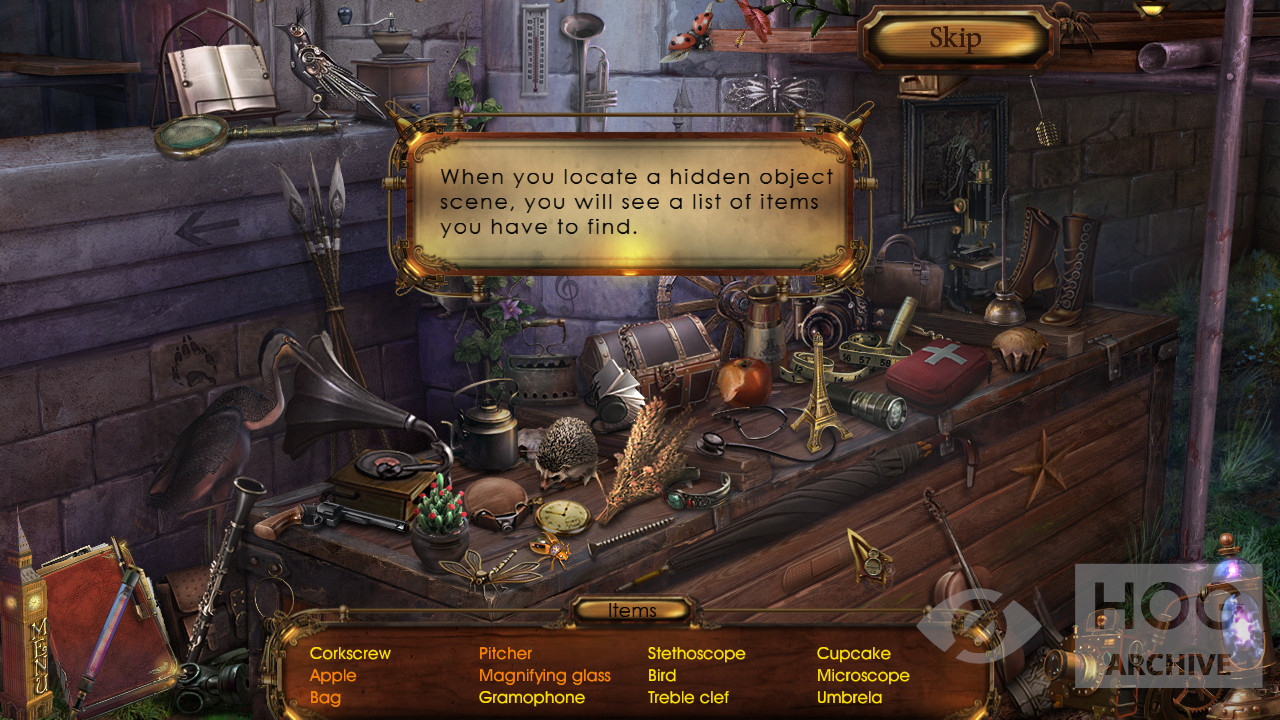Pick Microscope in the items list
1280x720 pixels.
862,676
